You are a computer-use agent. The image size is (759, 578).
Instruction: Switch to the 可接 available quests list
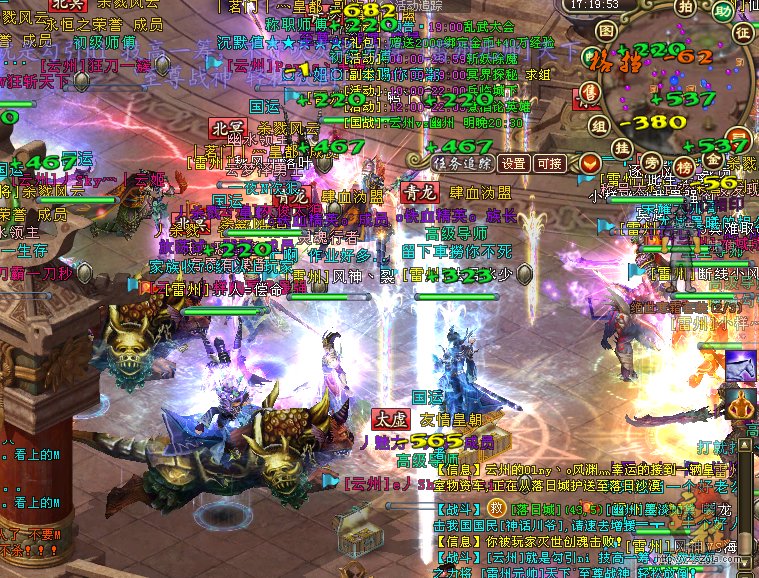tap(549, 163)
